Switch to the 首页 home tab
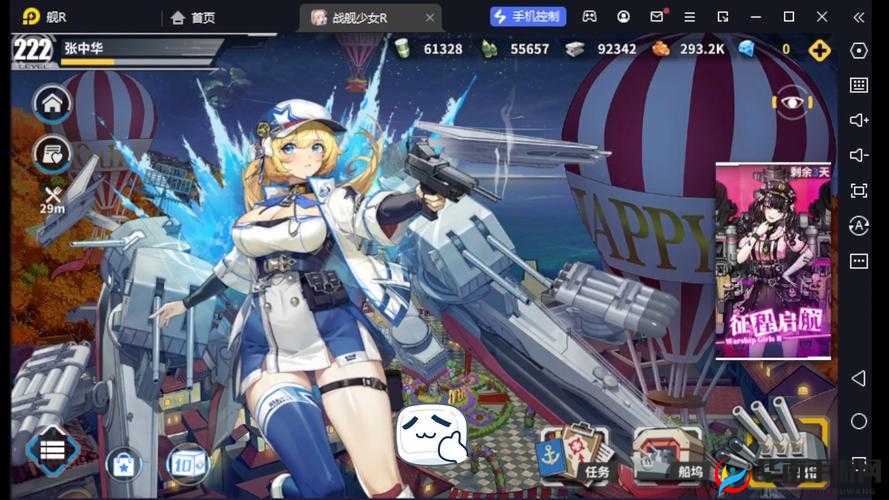The height and width of the screenshot is (500, 889). tap(193, 17)
